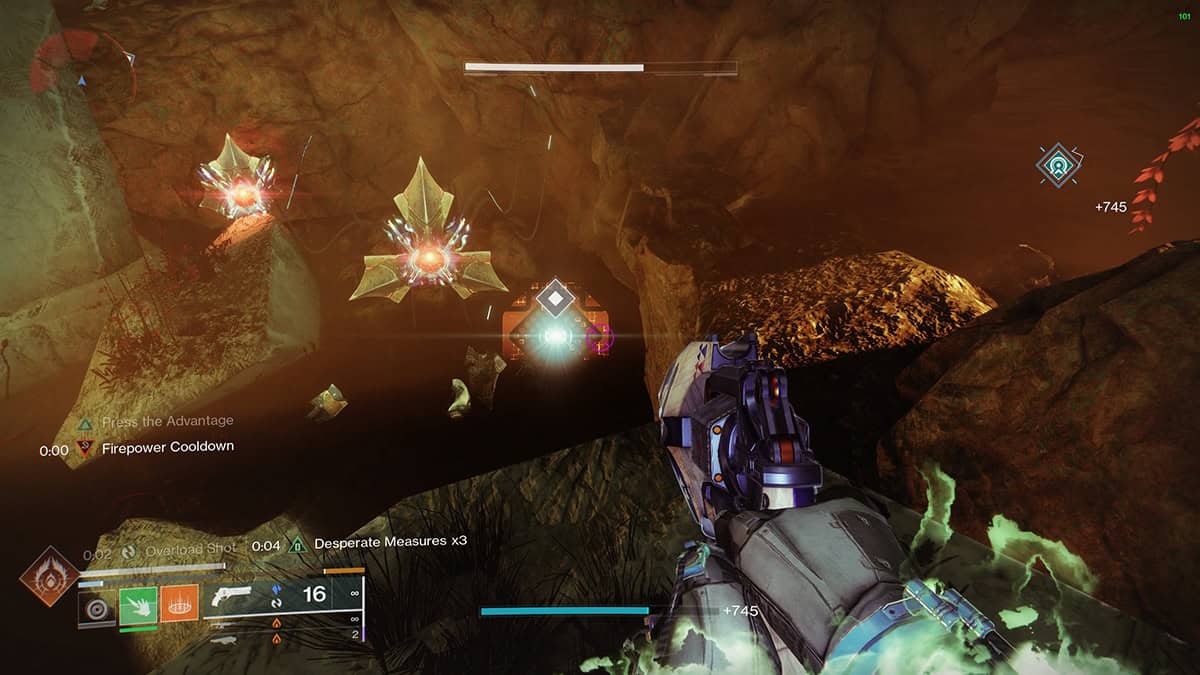Throw the orange grenade ability icon
The image size is (1200, 675).
click(180, 606)
